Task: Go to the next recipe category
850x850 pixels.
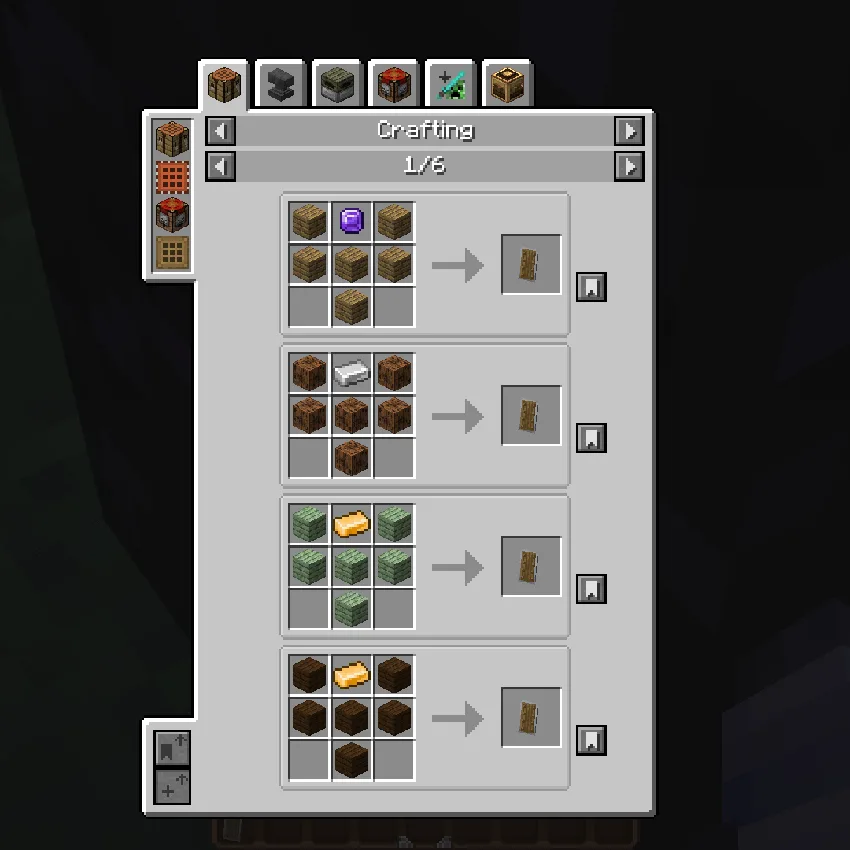Action: (629, 131)
